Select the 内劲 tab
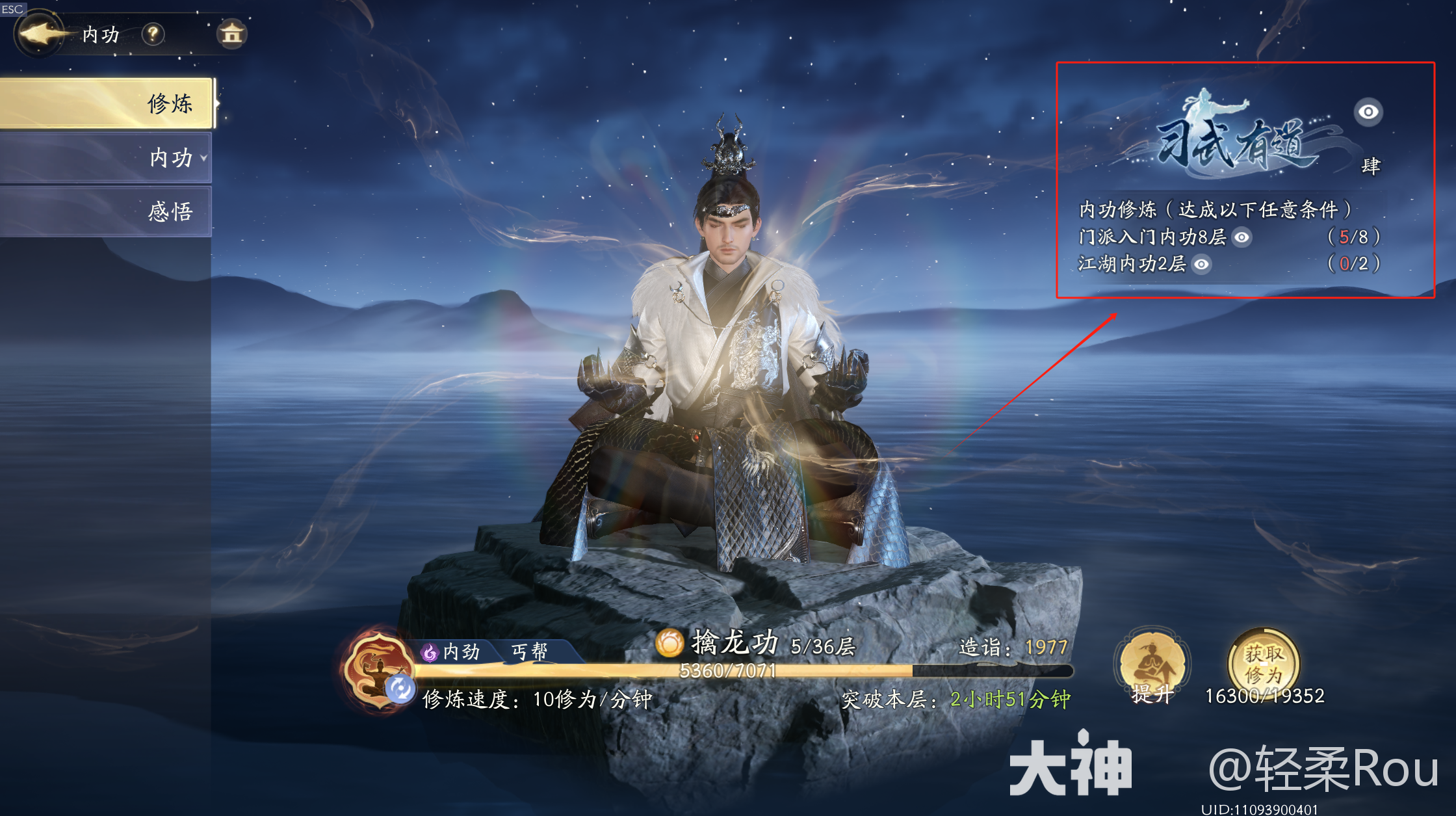Image resolution: width=1456 pixels, height=816 pixels. (452, 651)
